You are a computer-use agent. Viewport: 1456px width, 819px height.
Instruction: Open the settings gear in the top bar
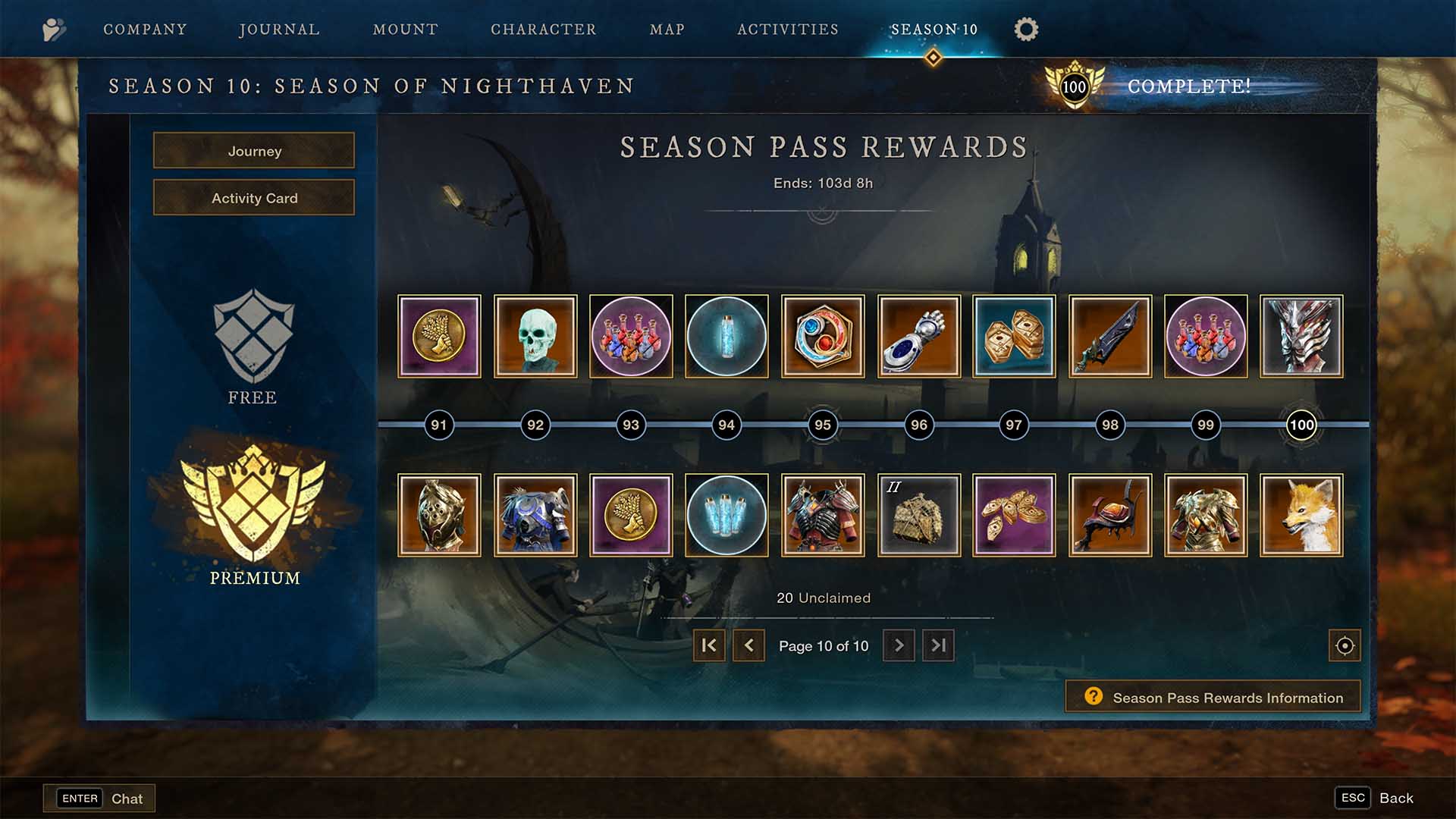(1026, 29)
